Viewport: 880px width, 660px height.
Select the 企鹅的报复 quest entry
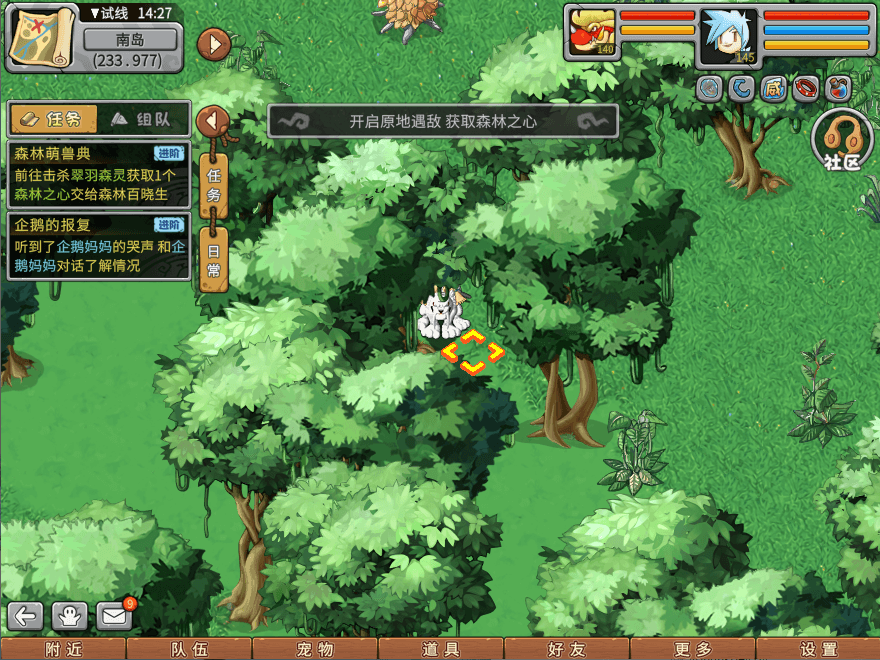(x=98, y=246)
